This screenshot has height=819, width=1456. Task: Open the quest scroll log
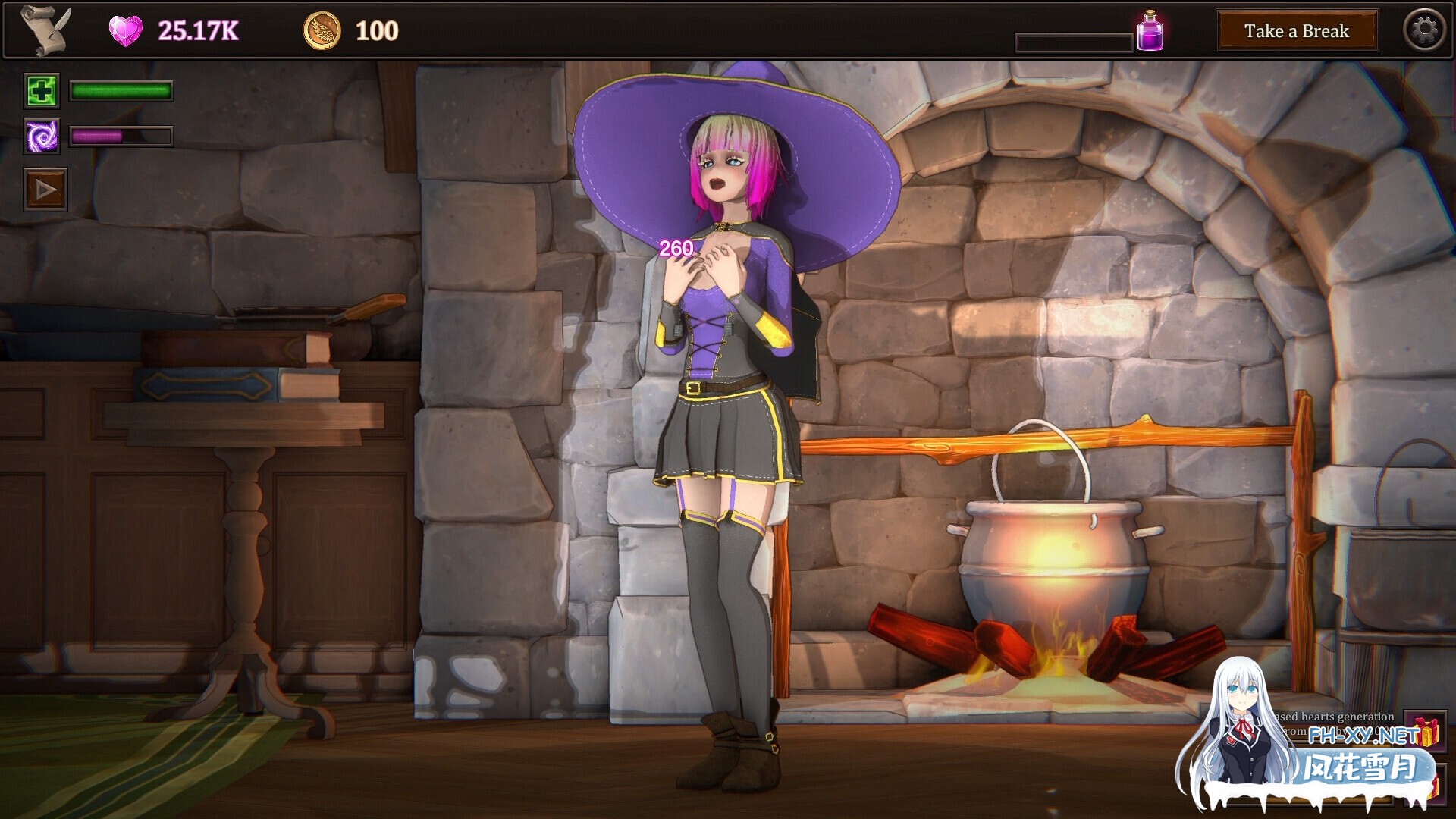pyautogui.click(x=44, y=30)
